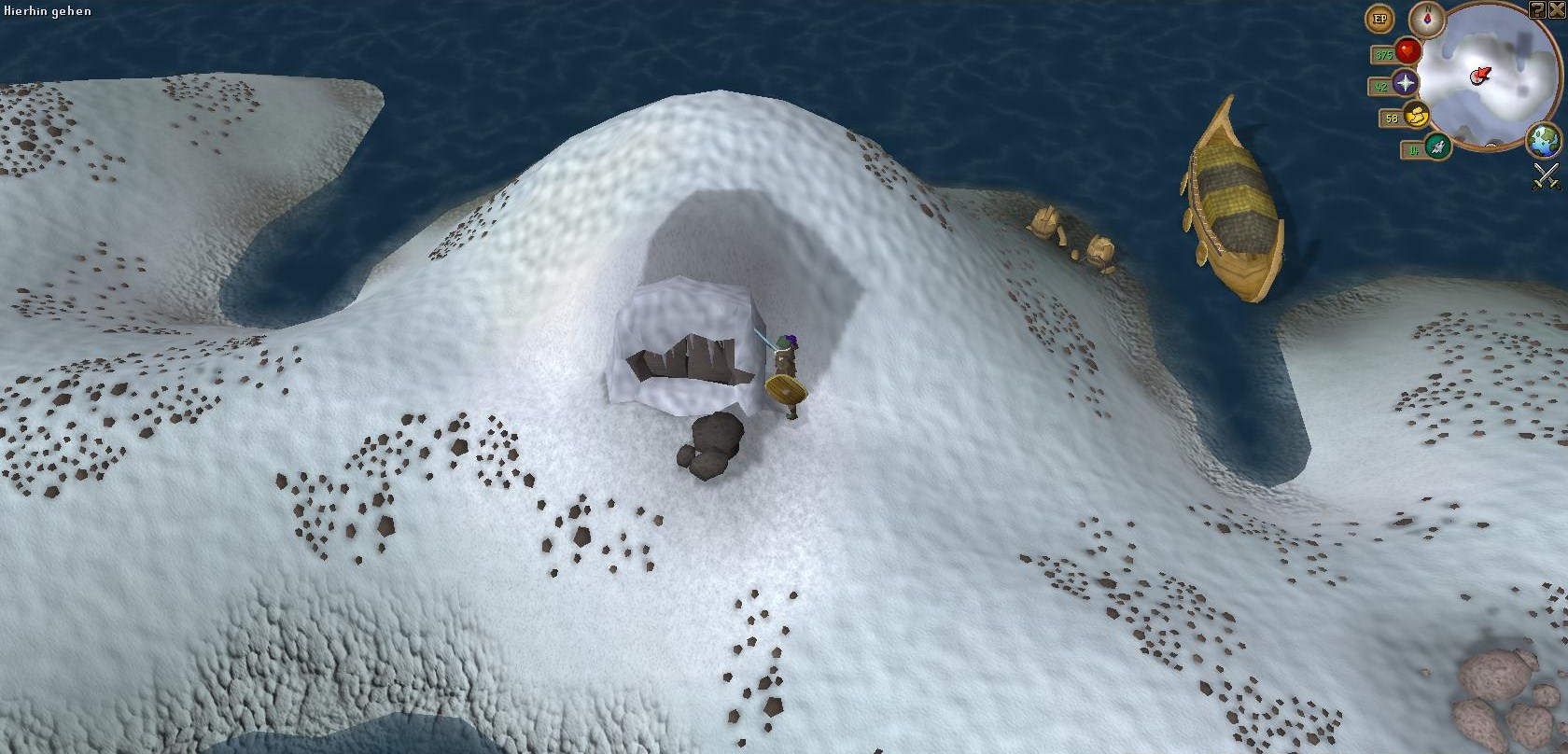Click the crossed swords icon
This screenshot has height=754, width=1568.
[1546, 175]
